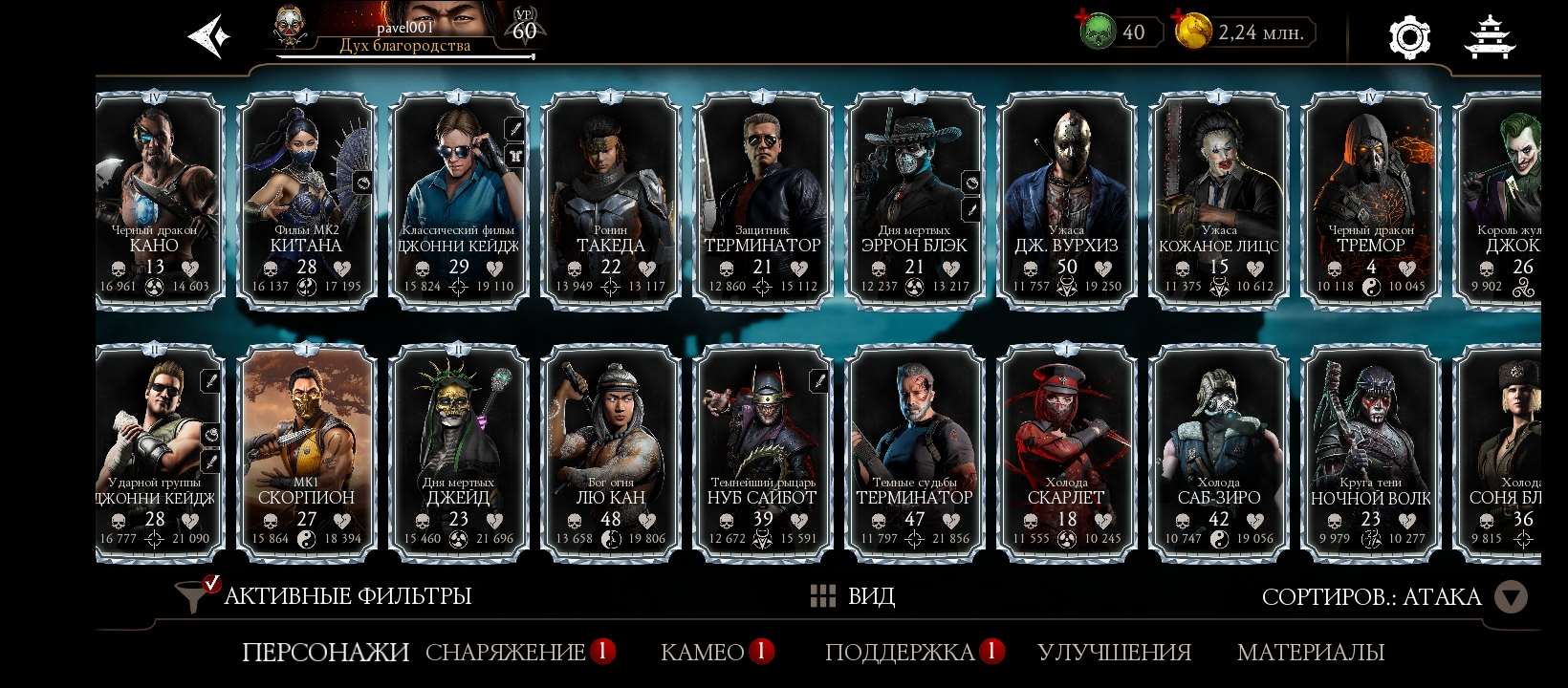The width and height of the screenshot is (1568, 688).
Task: Click the gold coins showing 2,24 млн
Action: tap(1194, 31)
